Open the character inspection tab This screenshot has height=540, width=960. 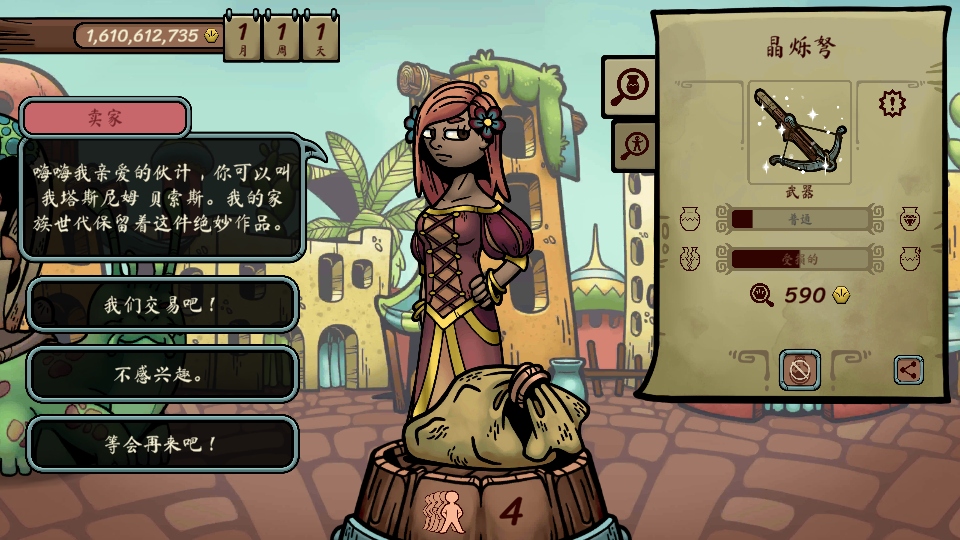[x=633, y=145]
